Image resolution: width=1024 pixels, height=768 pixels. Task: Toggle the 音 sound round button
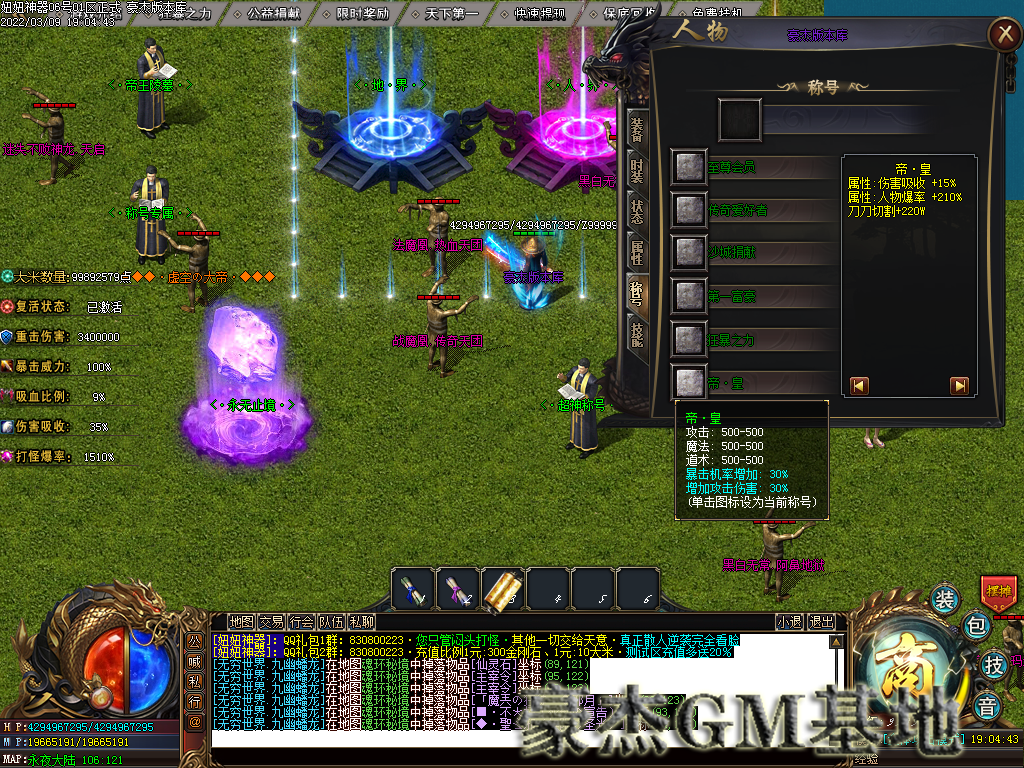tap(988, 703)
